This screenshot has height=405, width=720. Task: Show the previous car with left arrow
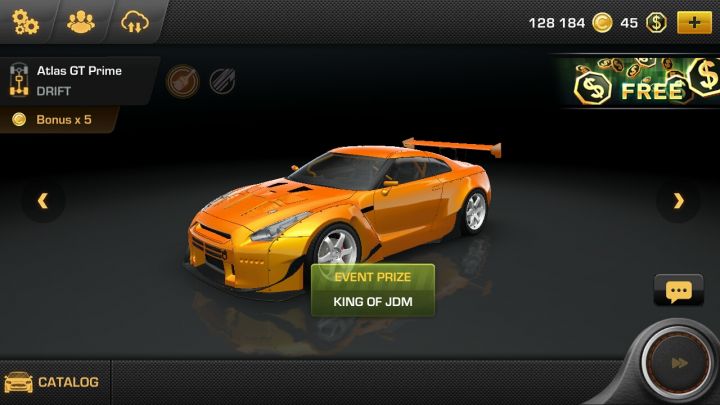[43, 201]
